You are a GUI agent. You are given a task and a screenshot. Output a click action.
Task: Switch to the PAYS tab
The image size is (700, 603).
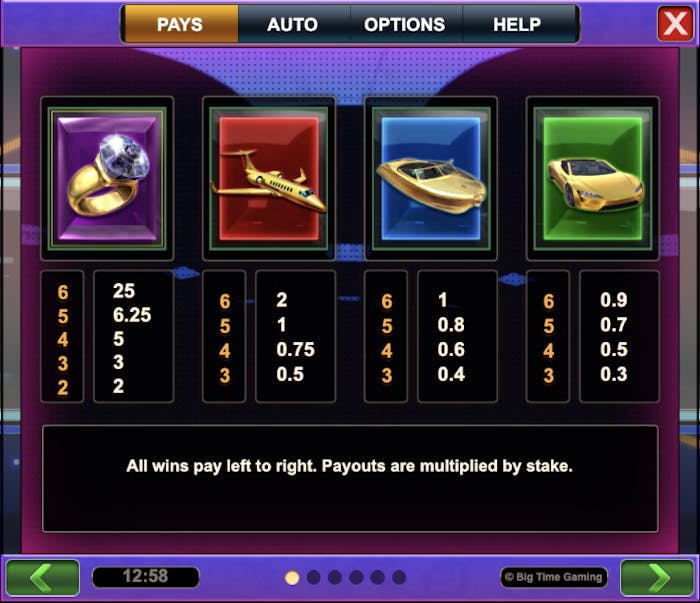click(x=180, y=24)
